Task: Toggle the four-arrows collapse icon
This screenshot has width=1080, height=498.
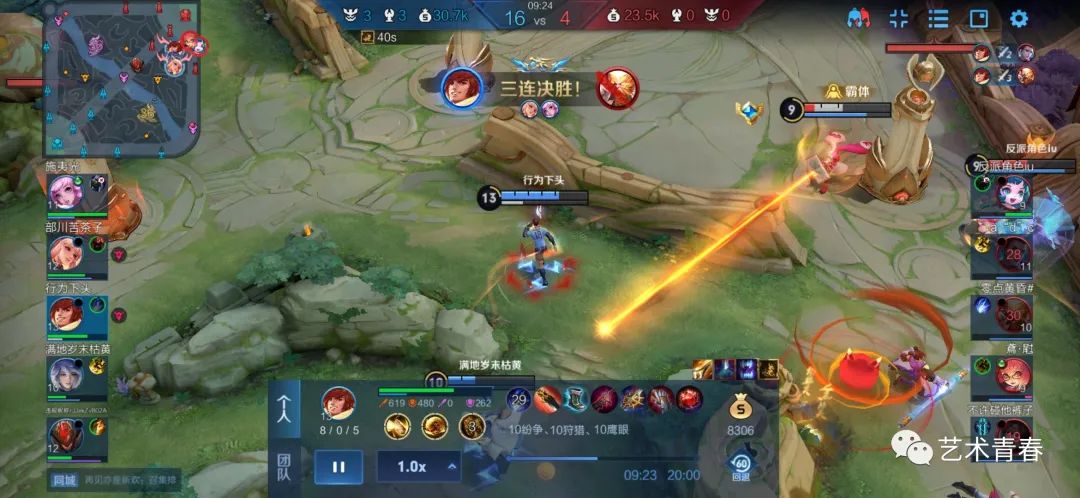Action: tap(898, 18)
